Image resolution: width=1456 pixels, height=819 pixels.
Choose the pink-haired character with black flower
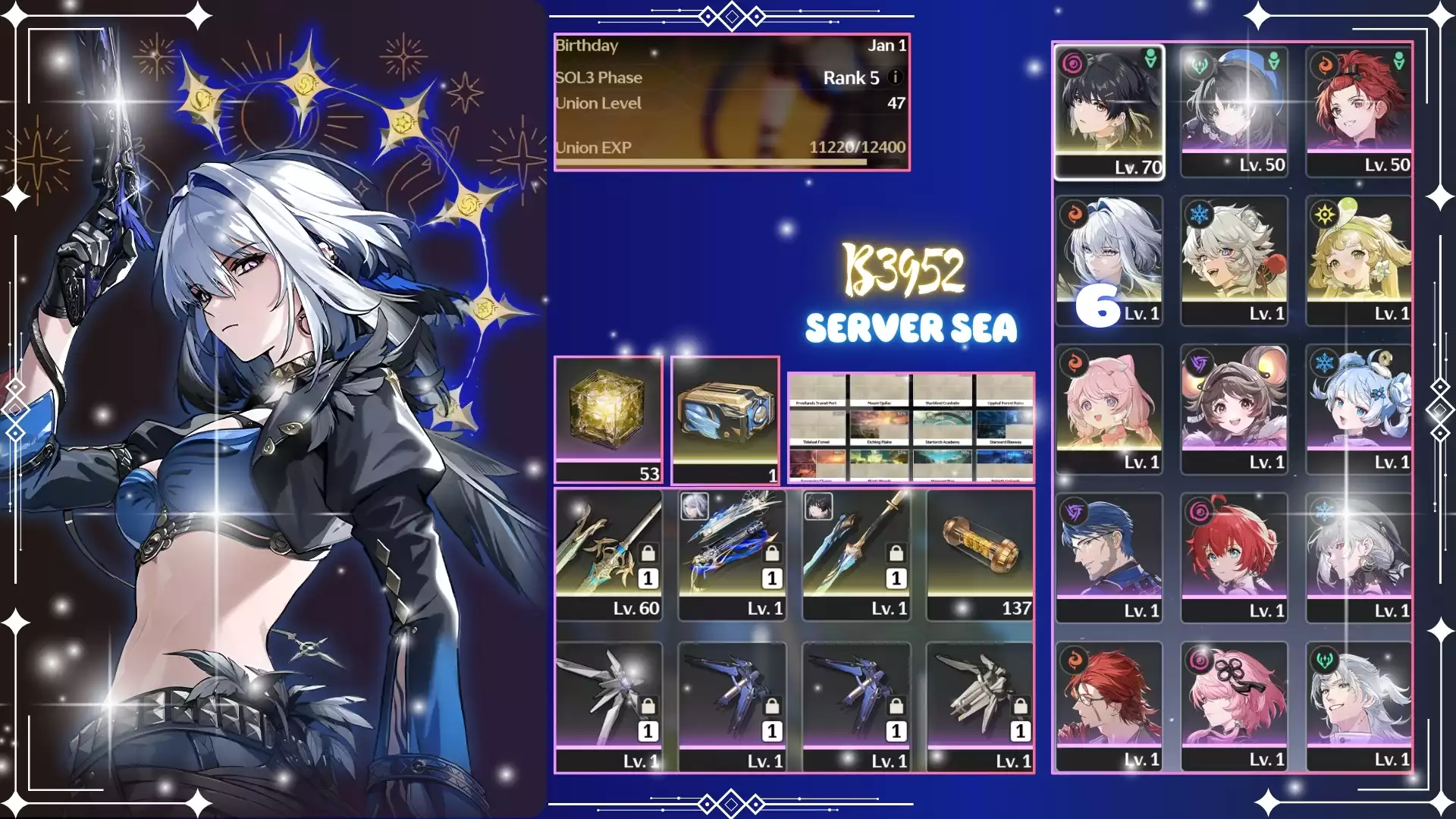tap(1234, 706)
